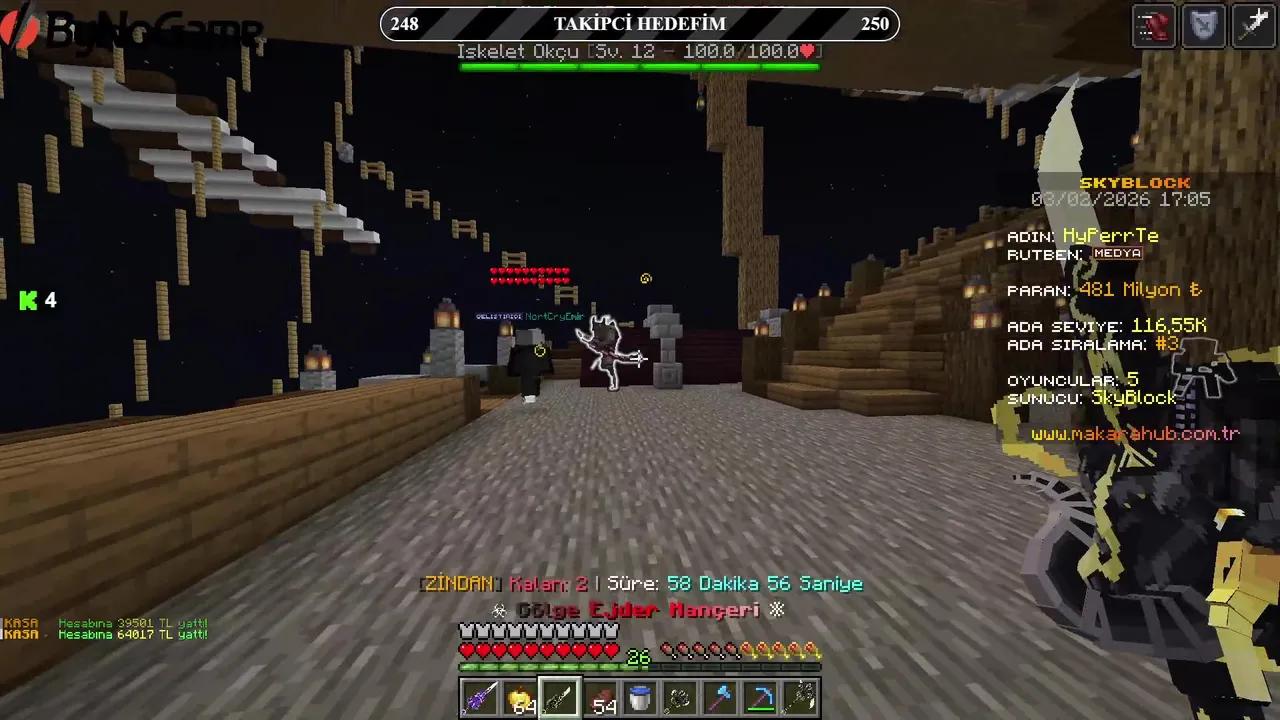
Task: Select the grappling hook item beside the water bucket
Action: 679,698
